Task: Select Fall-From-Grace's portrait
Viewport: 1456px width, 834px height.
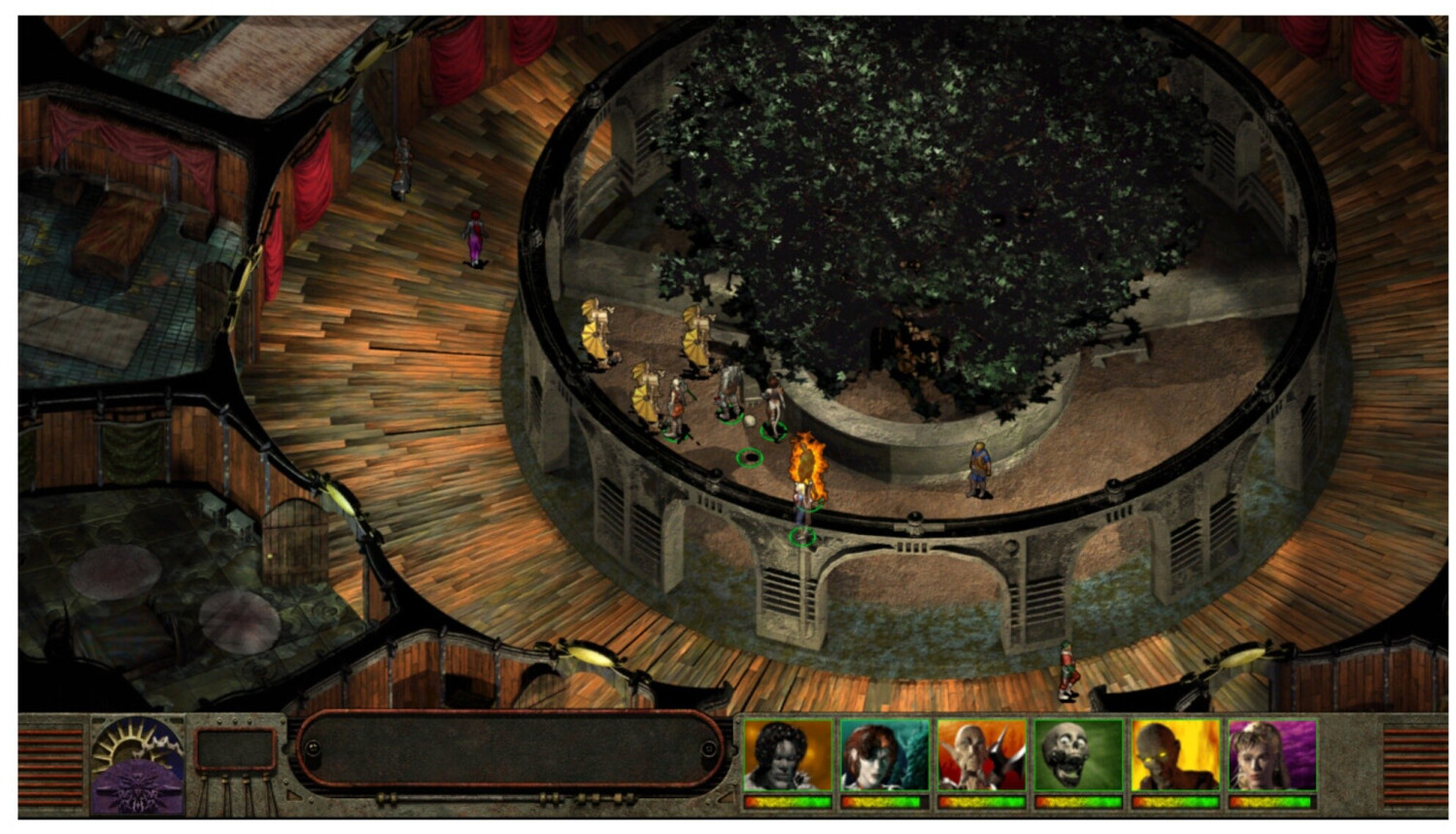Action: pos(1272,755)
